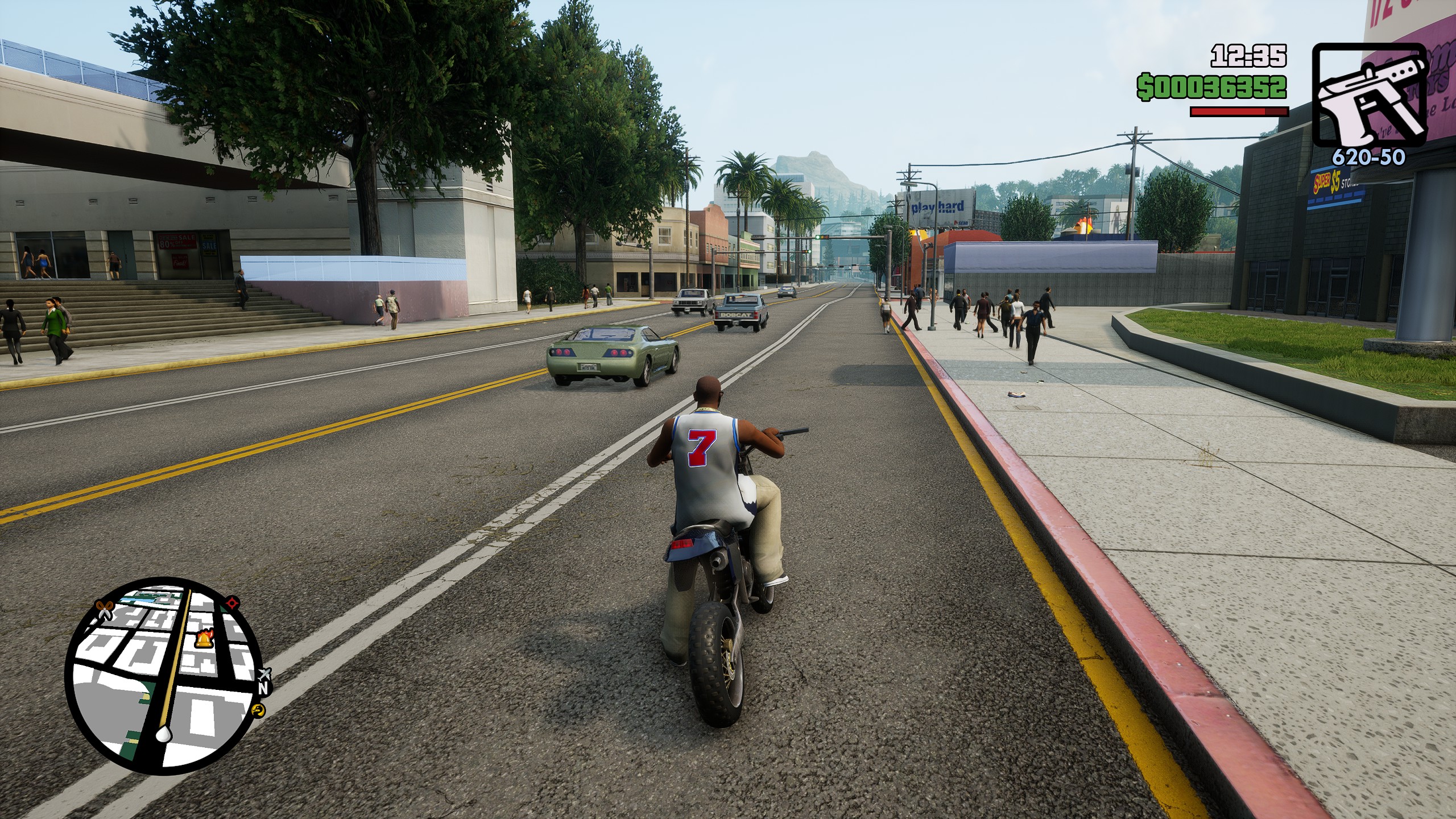
Task: Click the N compass indicator beside the minimap
Action: 263,688
